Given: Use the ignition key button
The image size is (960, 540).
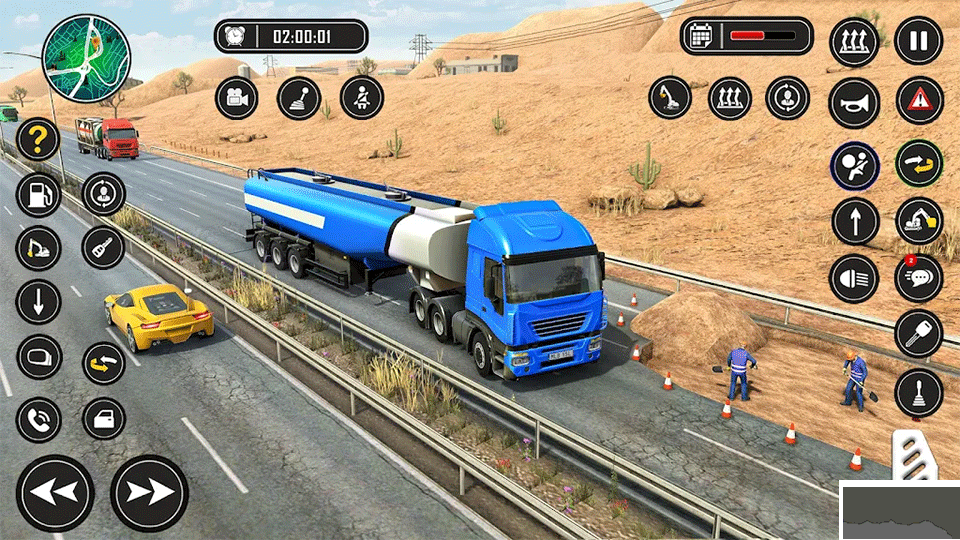Looking at the screenshot, I should tap(918, 334).
